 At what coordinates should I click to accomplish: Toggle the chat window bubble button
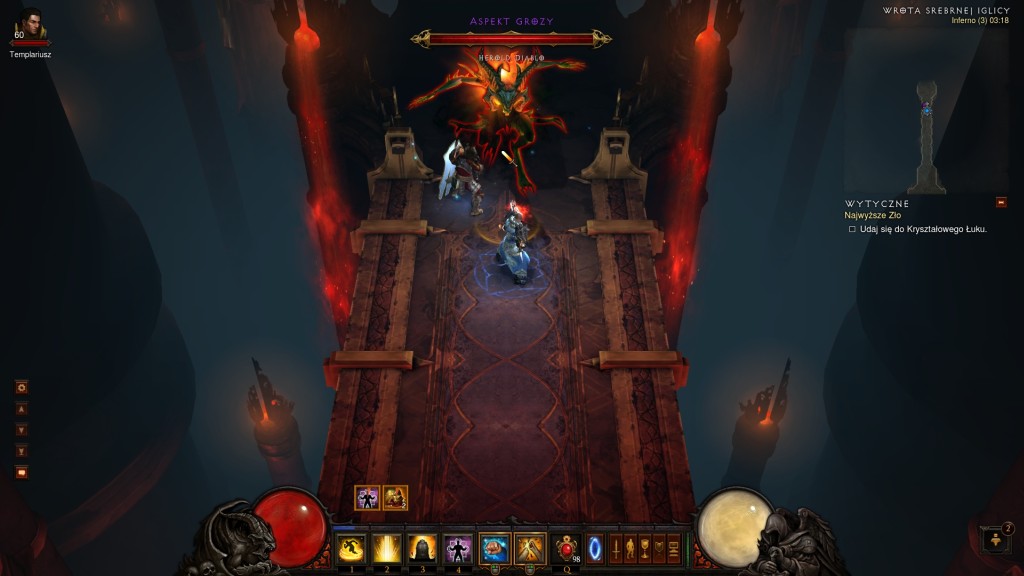tap(21, 472)
